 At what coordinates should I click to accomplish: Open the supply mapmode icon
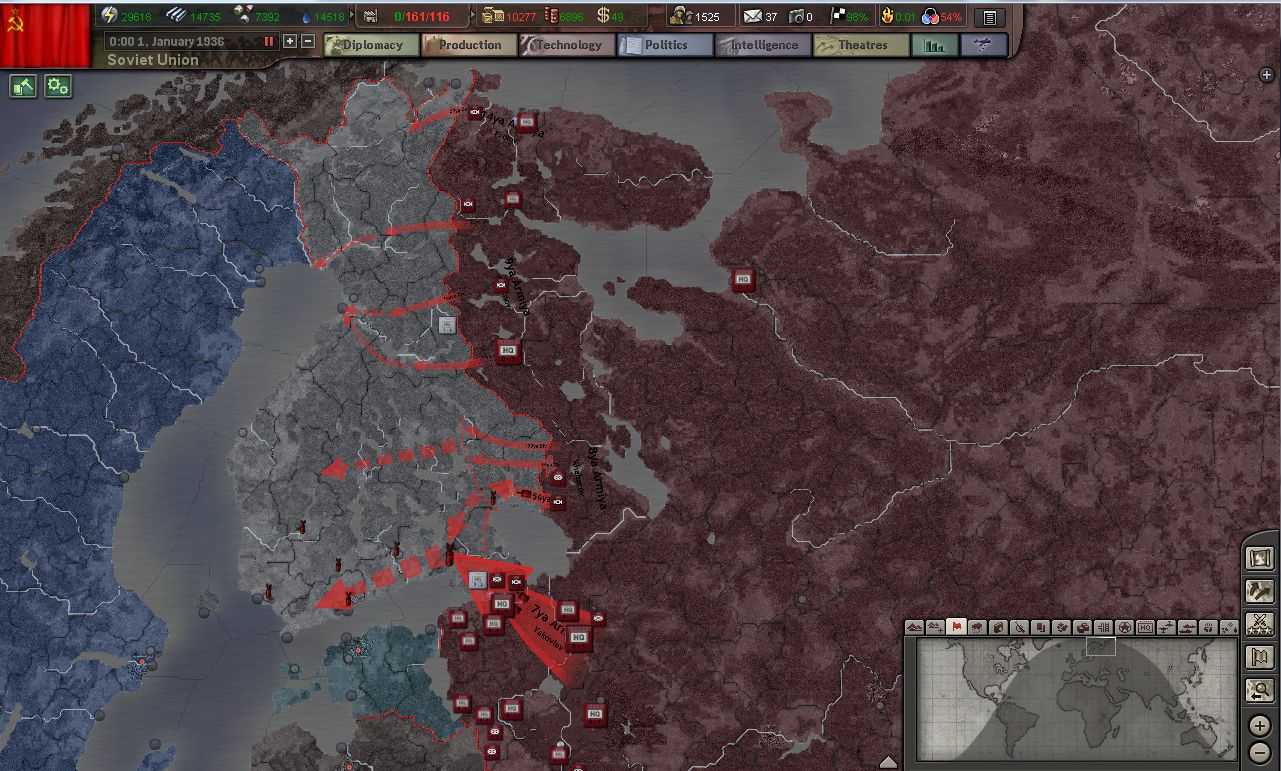[1084, 627]
